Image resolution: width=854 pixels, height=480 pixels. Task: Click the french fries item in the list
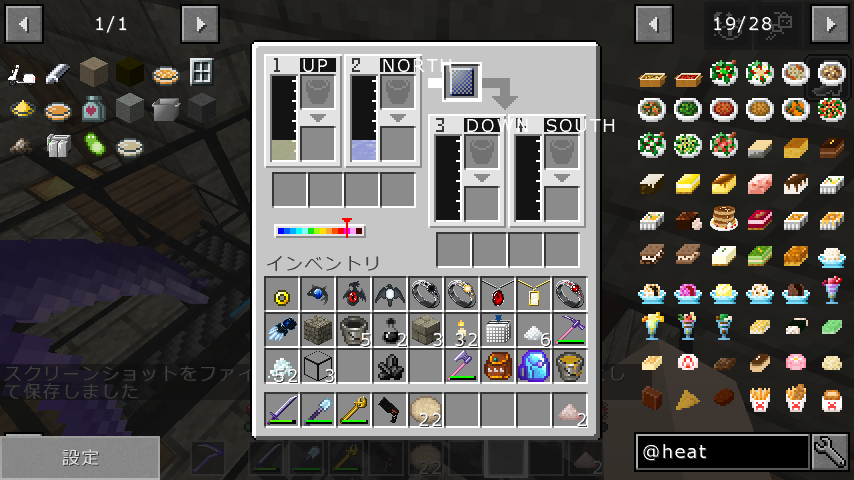(758, 399)
